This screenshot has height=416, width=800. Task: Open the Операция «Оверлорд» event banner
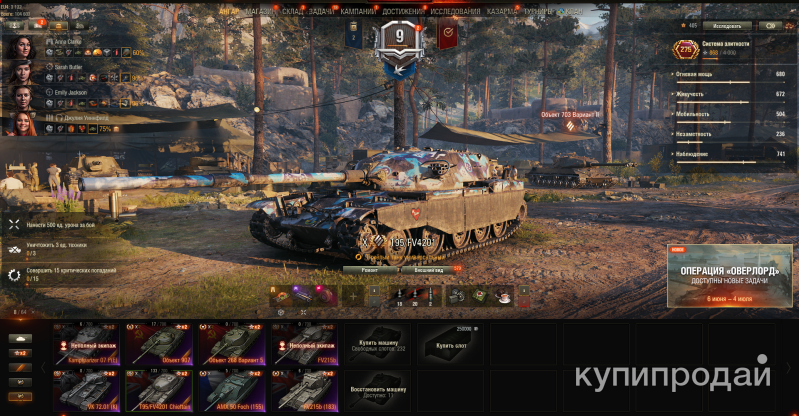coord(728,274)
